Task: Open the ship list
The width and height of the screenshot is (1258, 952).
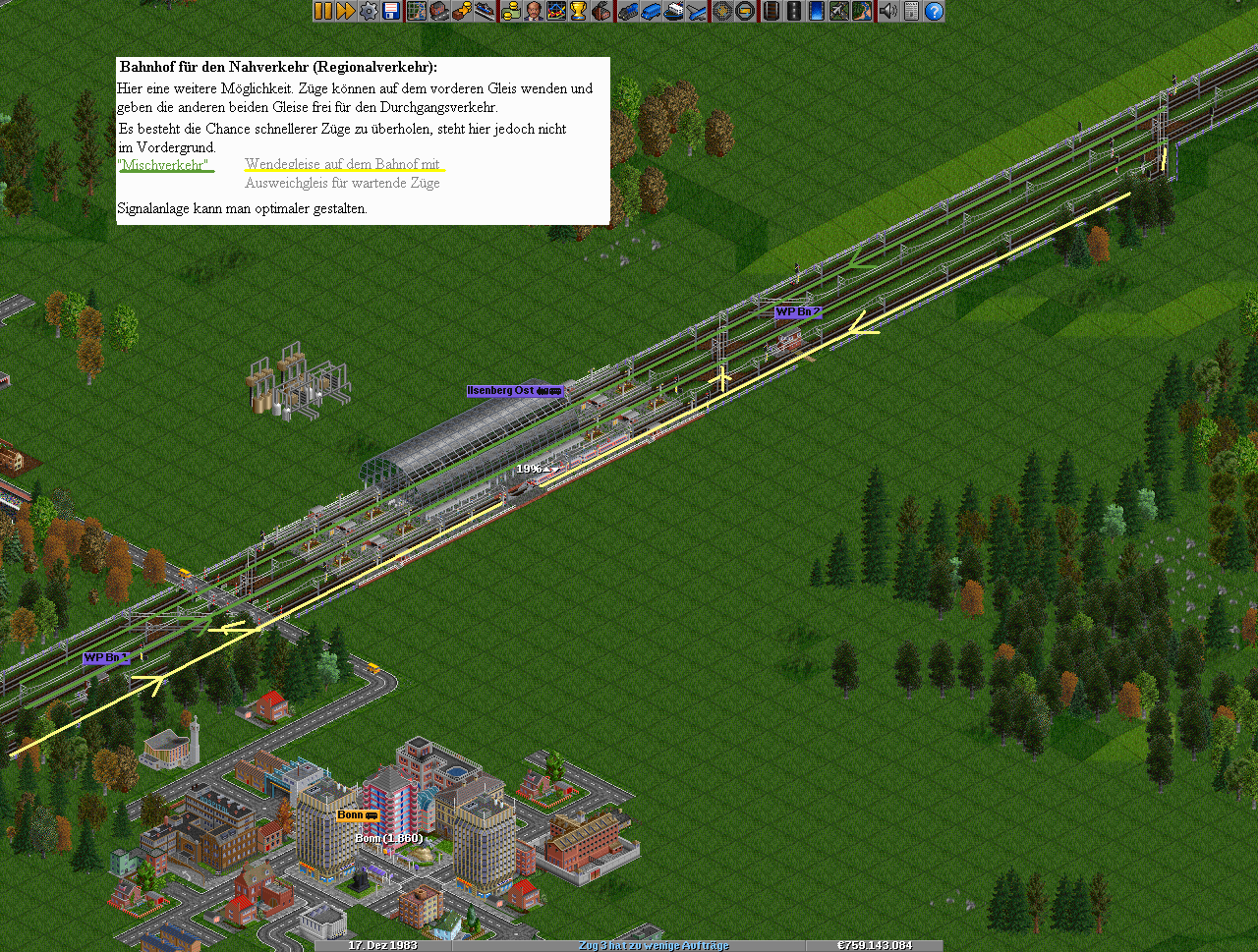Action: 674,11
